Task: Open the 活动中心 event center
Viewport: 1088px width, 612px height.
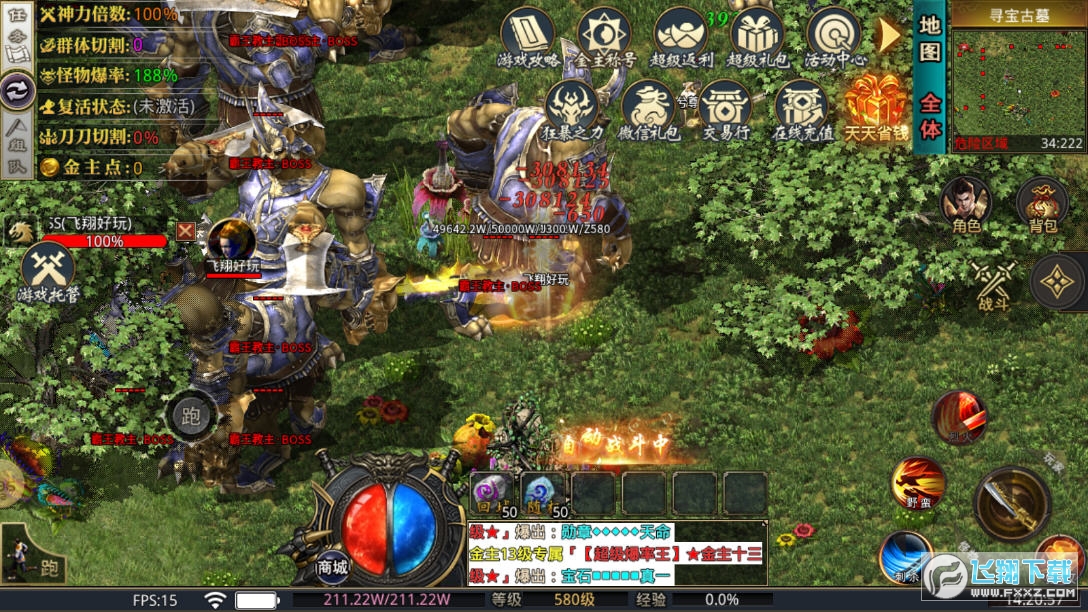Action: click(833, 38)
